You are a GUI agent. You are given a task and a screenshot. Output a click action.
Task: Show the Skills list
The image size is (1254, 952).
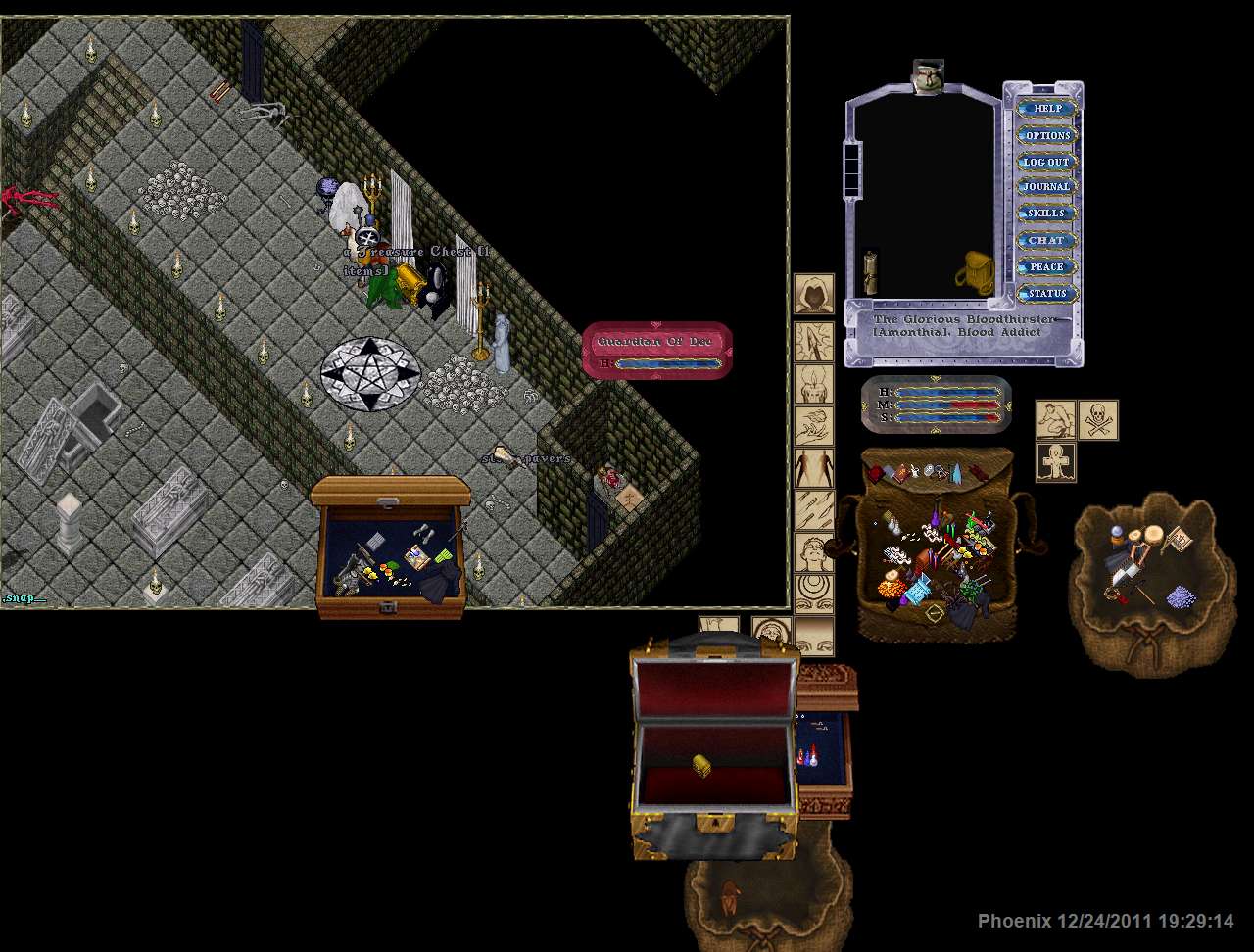[1047, 214]
